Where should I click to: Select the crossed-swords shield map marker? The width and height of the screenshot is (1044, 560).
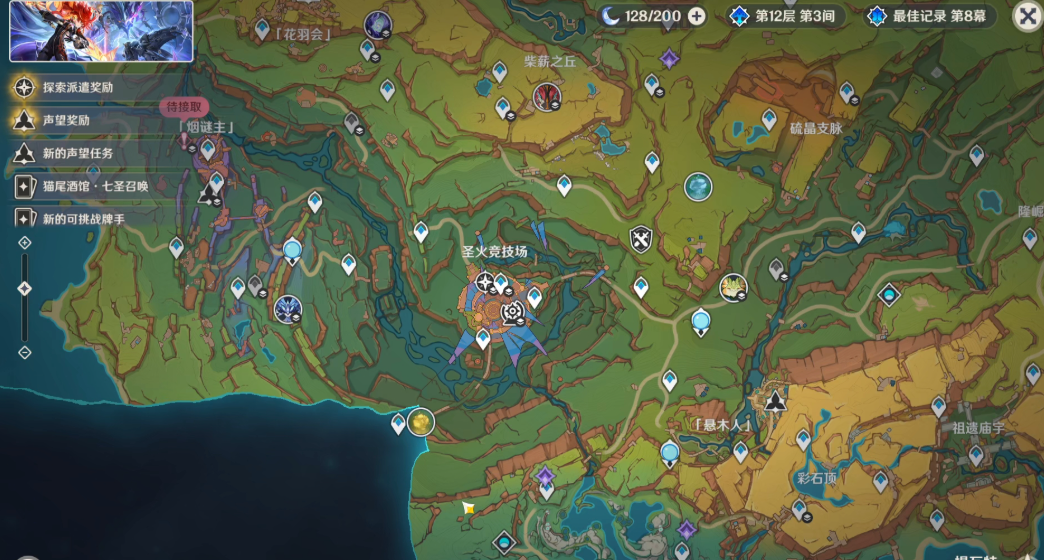pyautogui.click(x=641, y=239)
